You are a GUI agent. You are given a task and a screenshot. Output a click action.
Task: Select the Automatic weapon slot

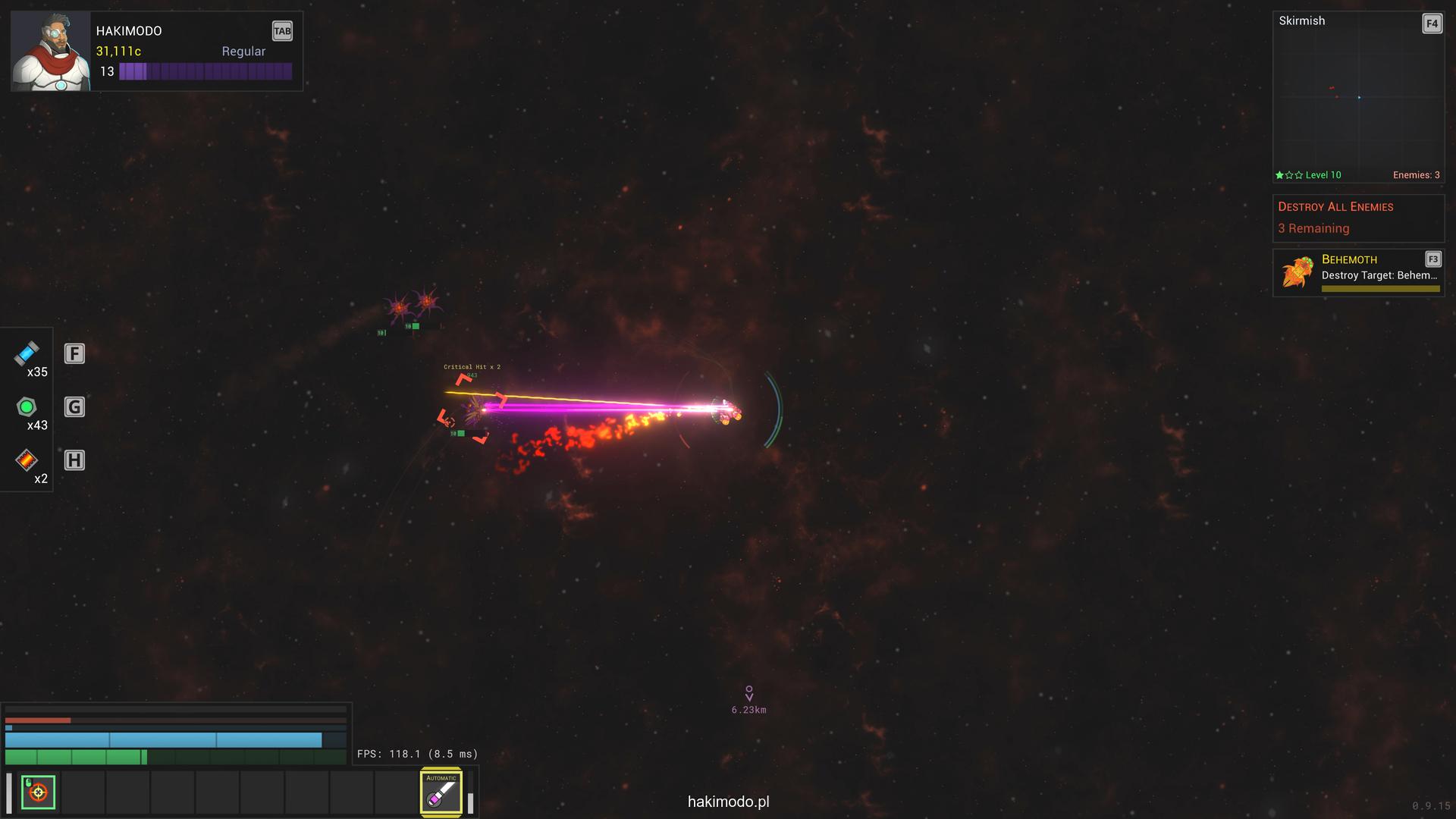(441, 792)
